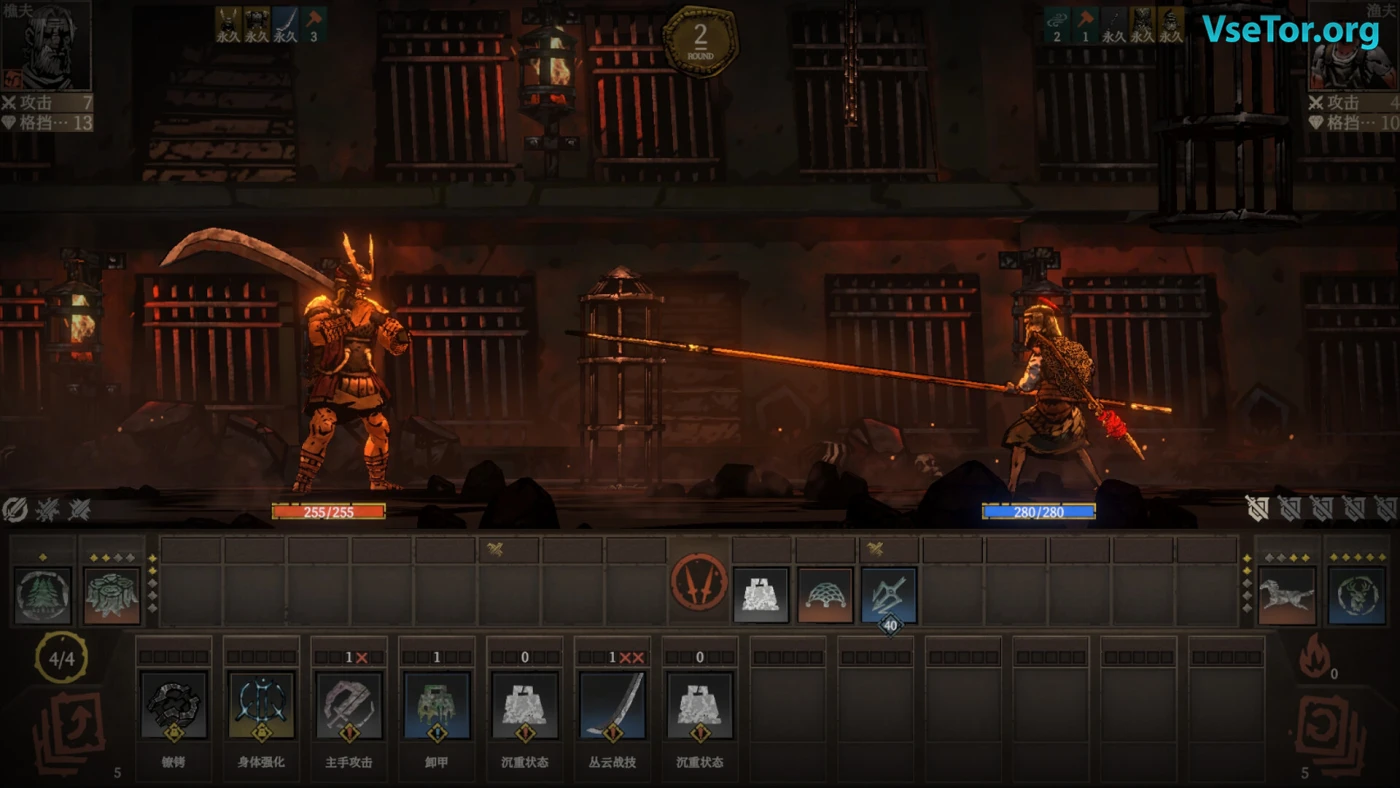Inspect the enemy's deer head skill icon

pos(1357,595)
